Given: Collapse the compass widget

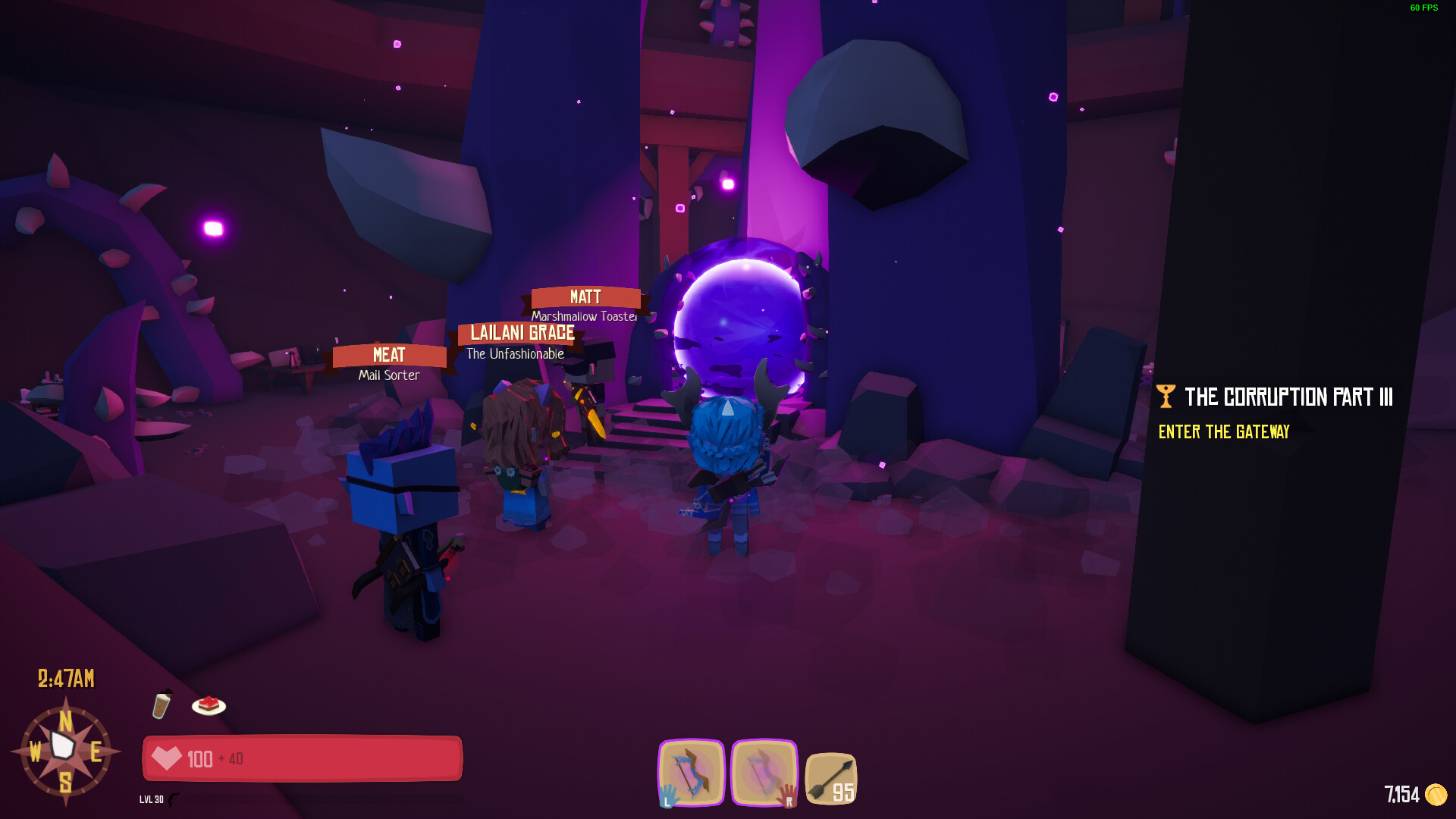Looking at the screenshot, I should click(67, 751).
